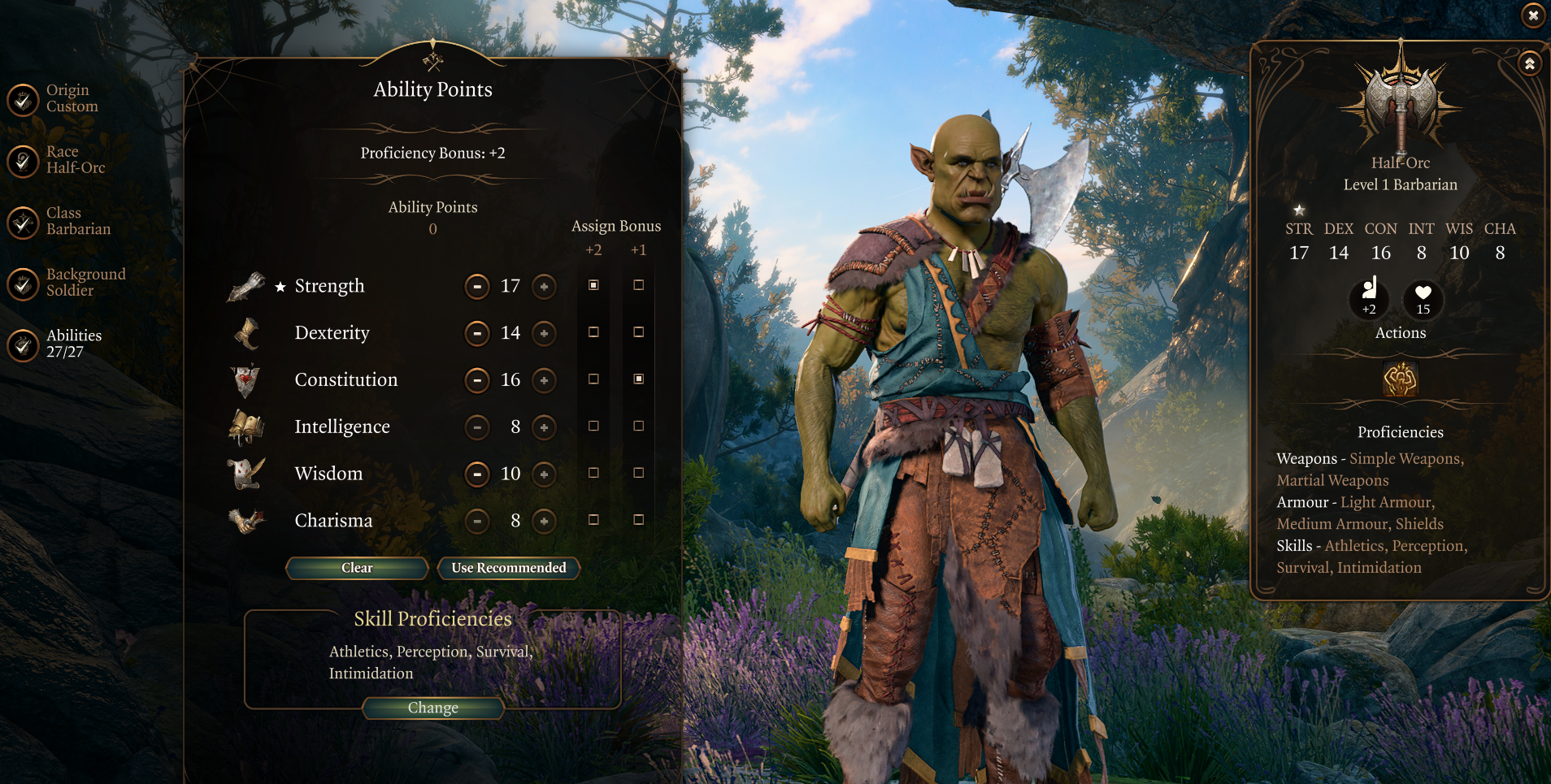
Task: Select the Abilities checkmark icon in sidebar
Action: pyautogui.click(x=22, y=345)
